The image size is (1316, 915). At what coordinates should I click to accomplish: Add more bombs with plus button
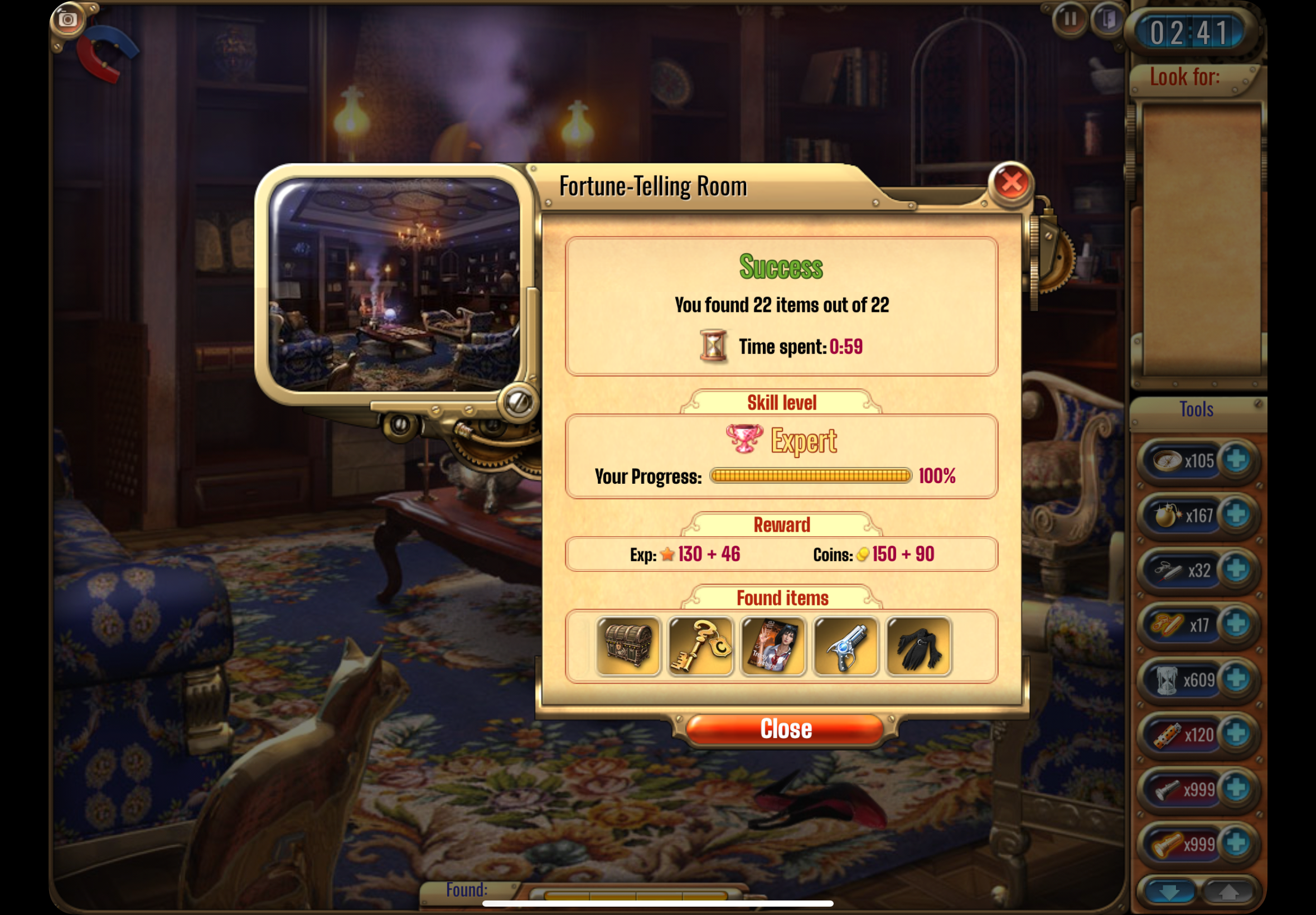pos(1236,515)
